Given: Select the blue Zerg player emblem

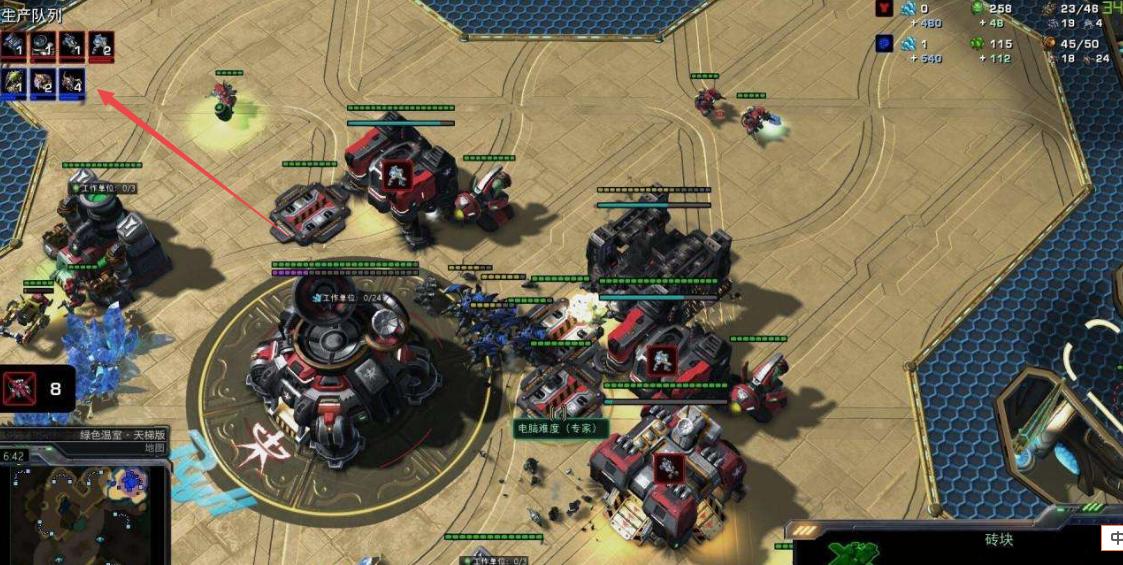Looking at the screenshot, I should click(884, 44).
